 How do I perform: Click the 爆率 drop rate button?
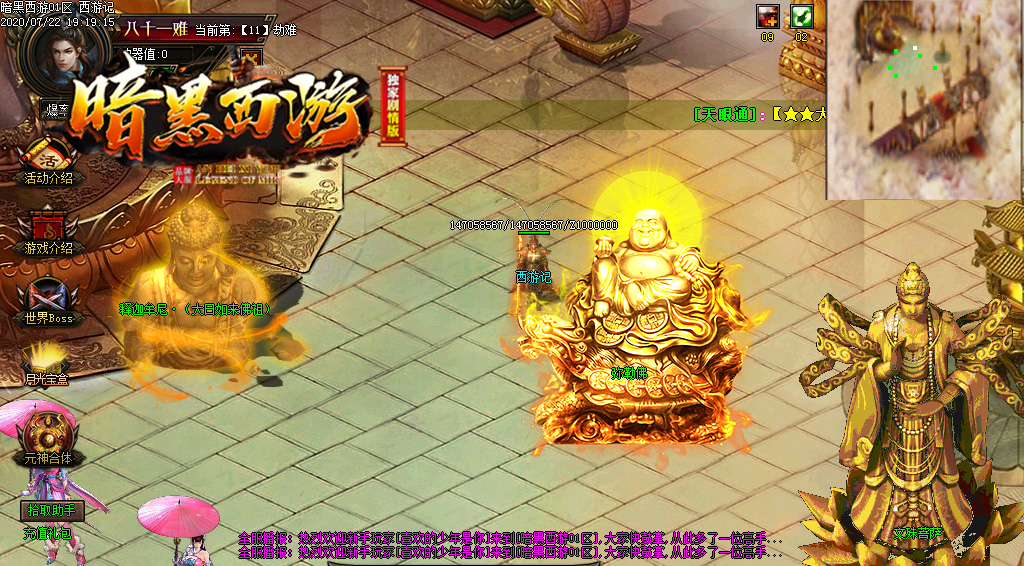point(54,108)
